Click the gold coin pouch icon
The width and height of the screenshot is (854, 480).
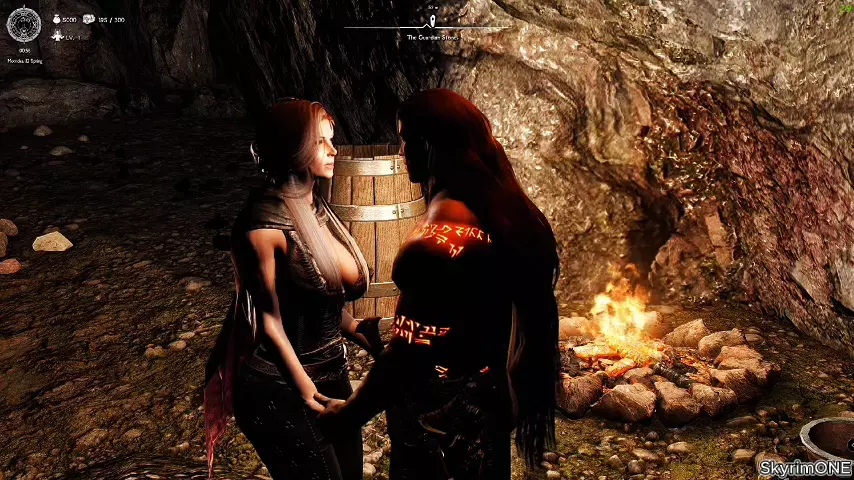56,19
